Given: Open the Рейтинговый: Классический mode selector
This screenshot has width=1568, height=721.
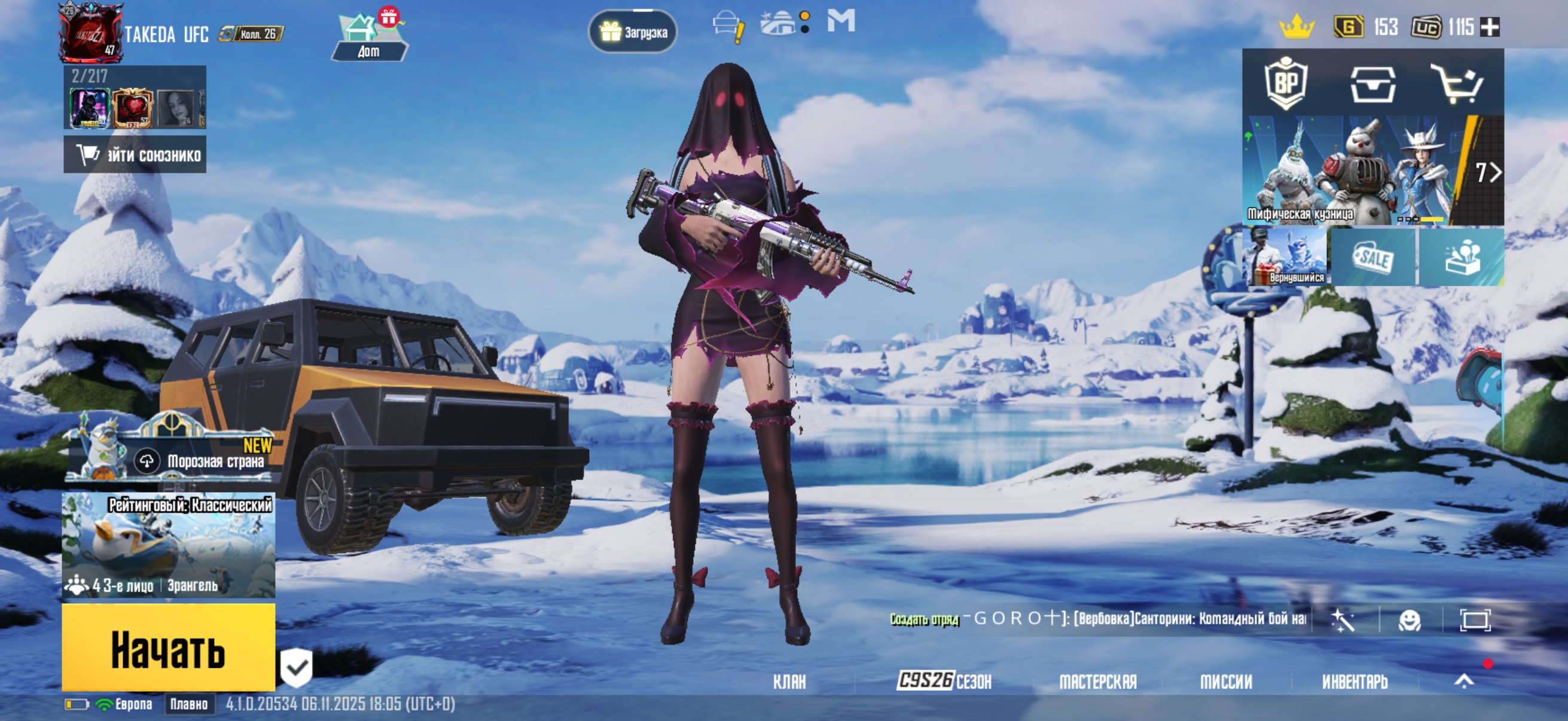Looking at the screenshot, I should pos(168,545).
